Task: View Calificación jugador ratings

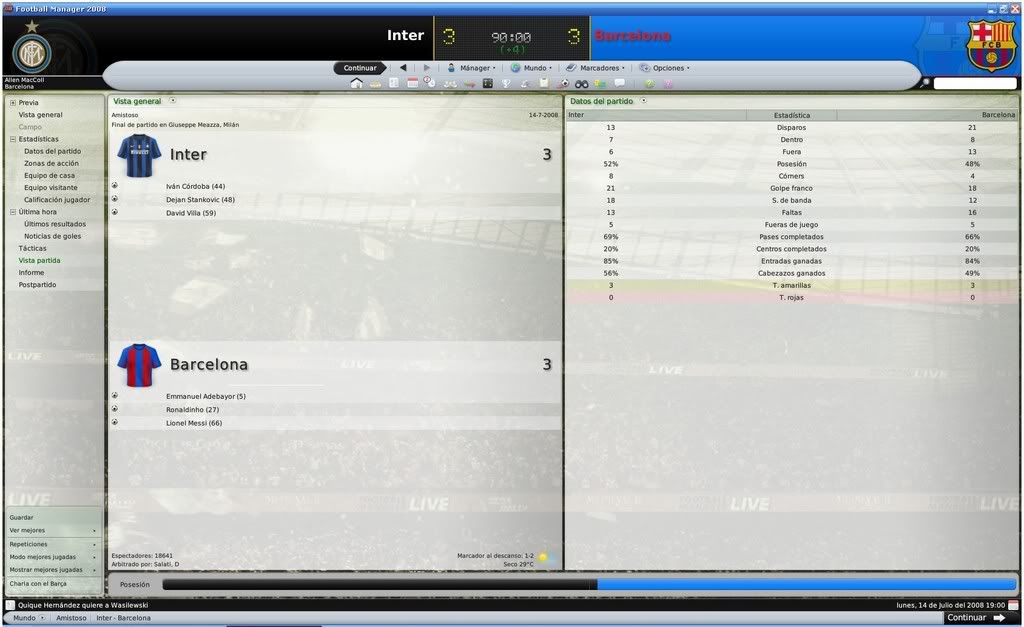Action: pyautogui.click(x=57, y=200)
